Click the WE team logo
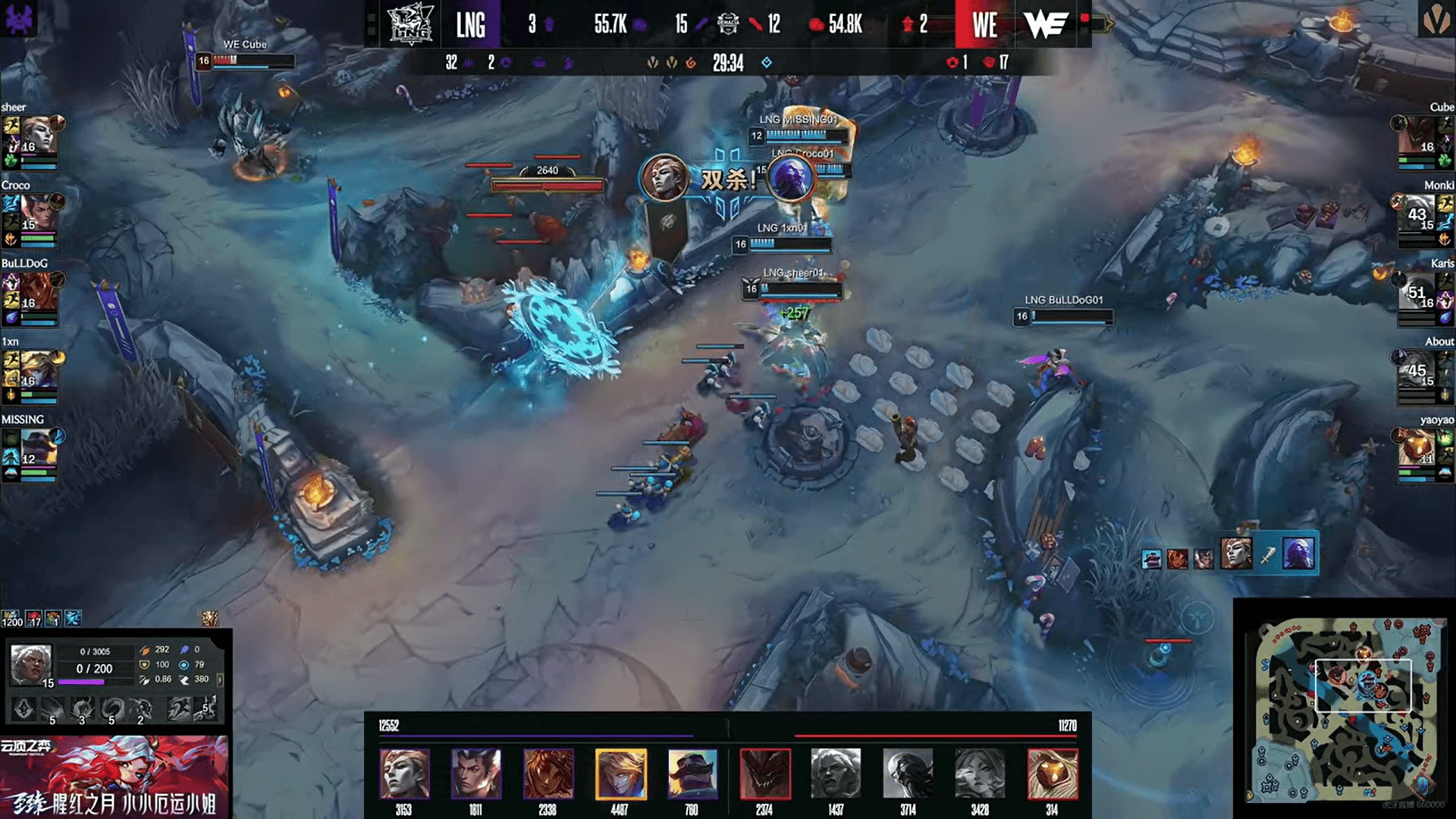 (x=1046, y=24)
